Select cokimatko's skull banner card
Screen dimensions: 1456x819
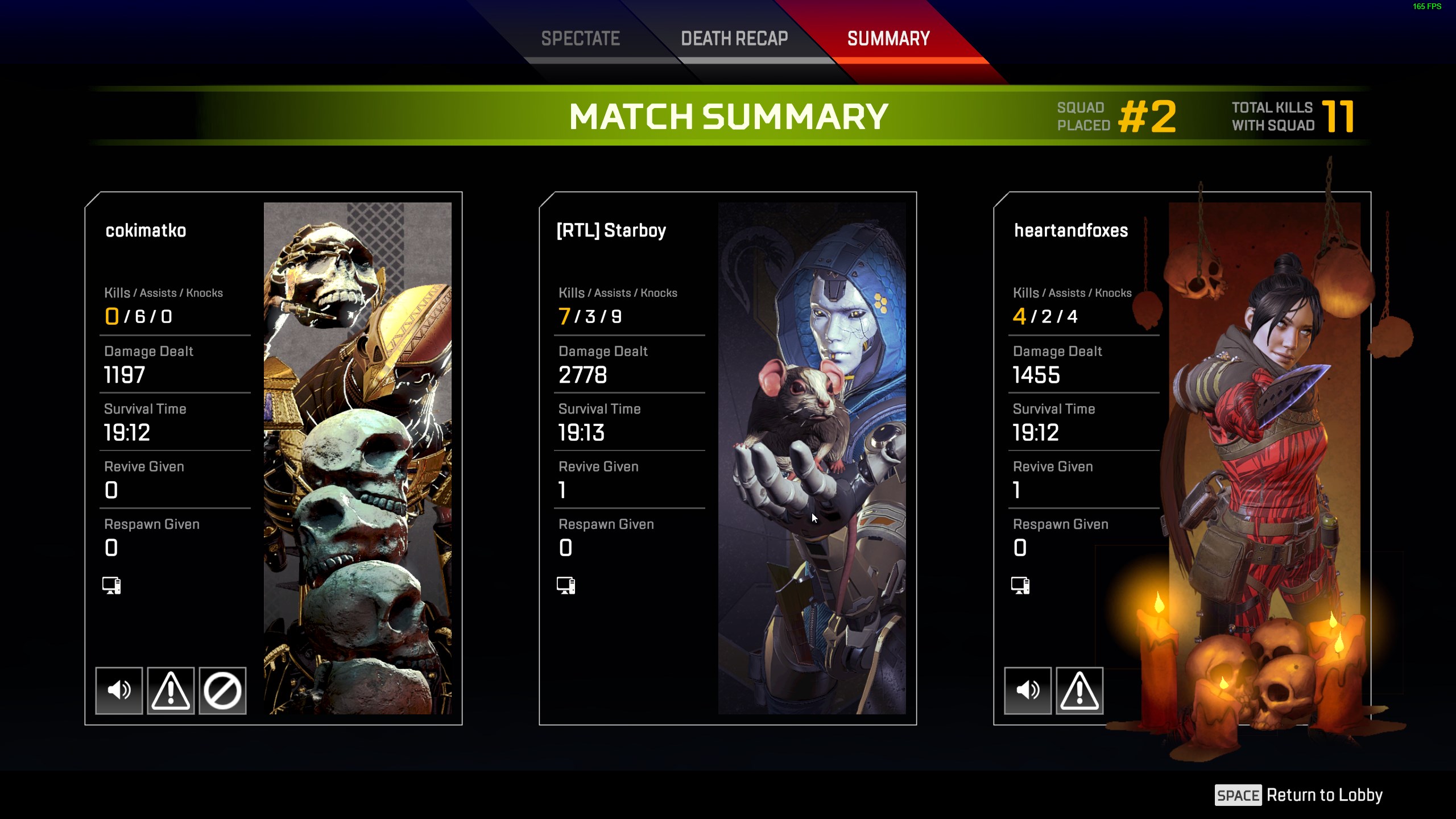coord(357,458)
